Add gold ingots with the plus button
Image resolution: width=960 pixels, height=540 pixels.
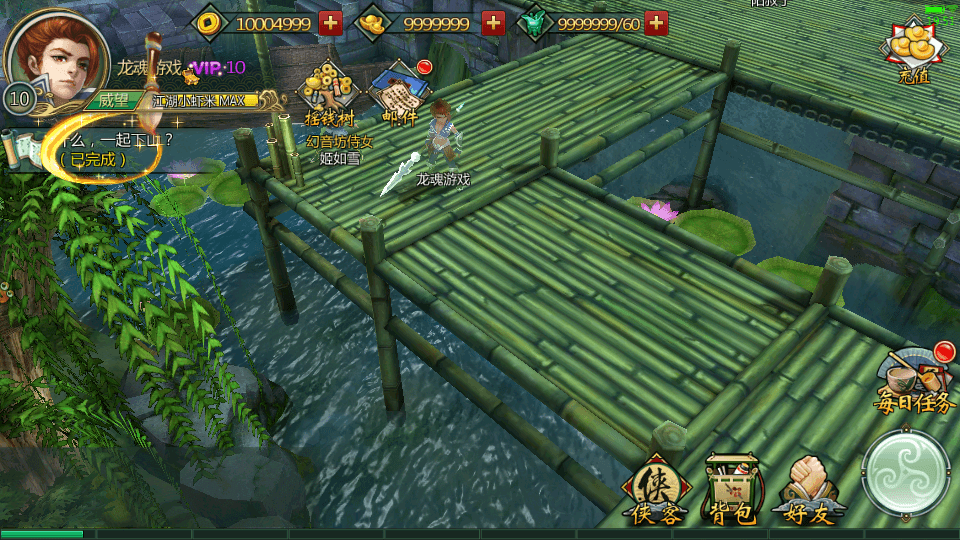(x=493, y=23)
